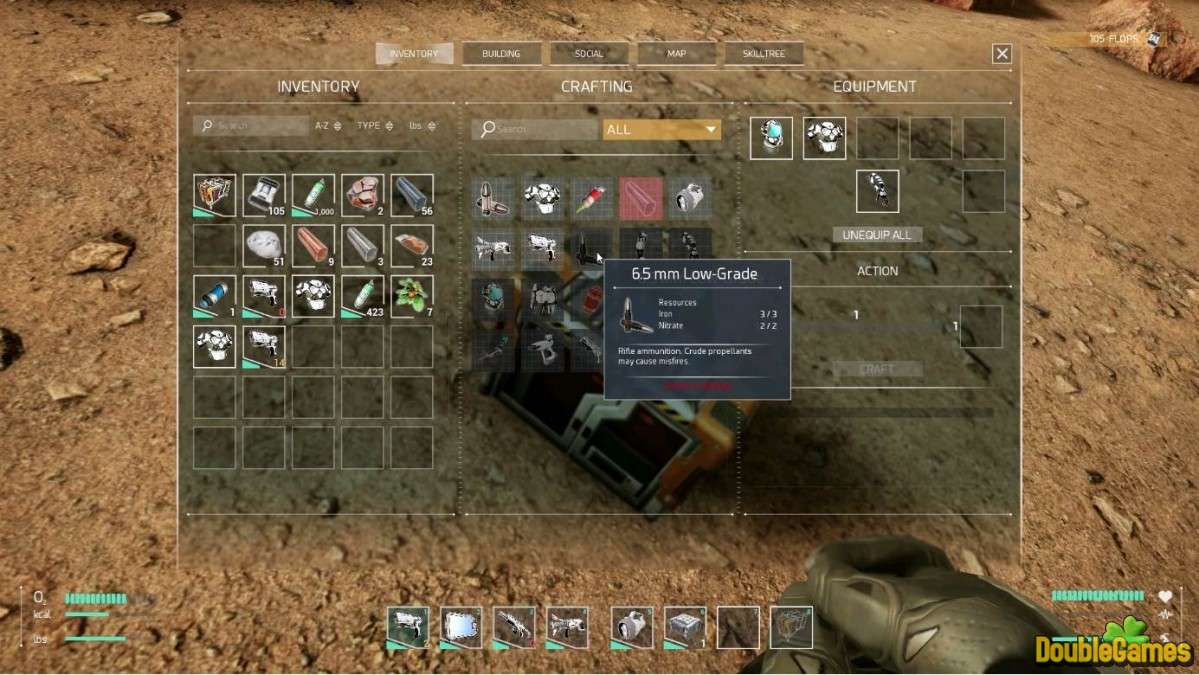Viewport: 1199px width, 675px height.
Task: Select the flashlight in the hotbar
Action: click(x=632, y=627)
